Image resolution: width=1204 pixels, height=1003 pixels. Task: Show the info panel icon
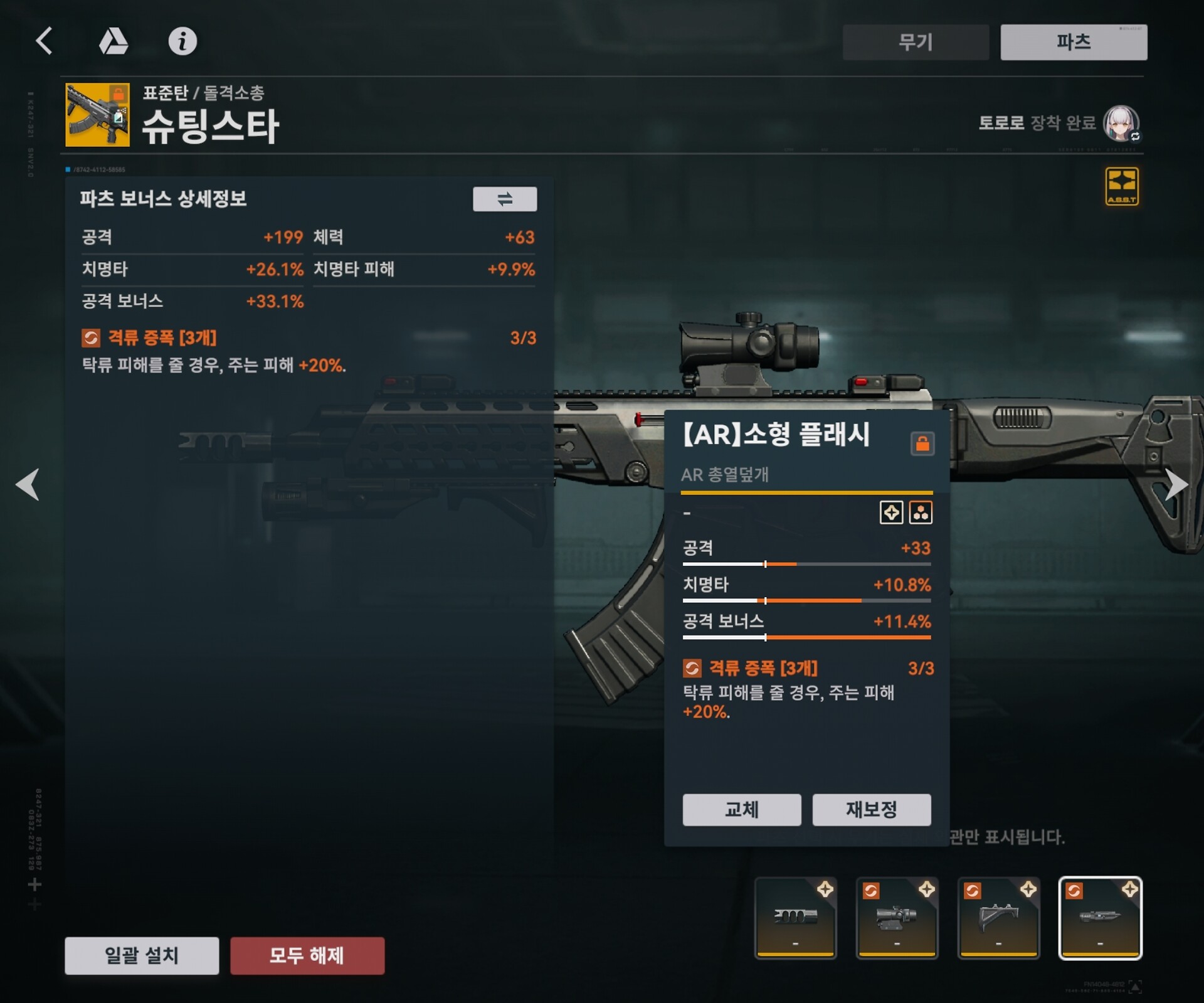182,41
